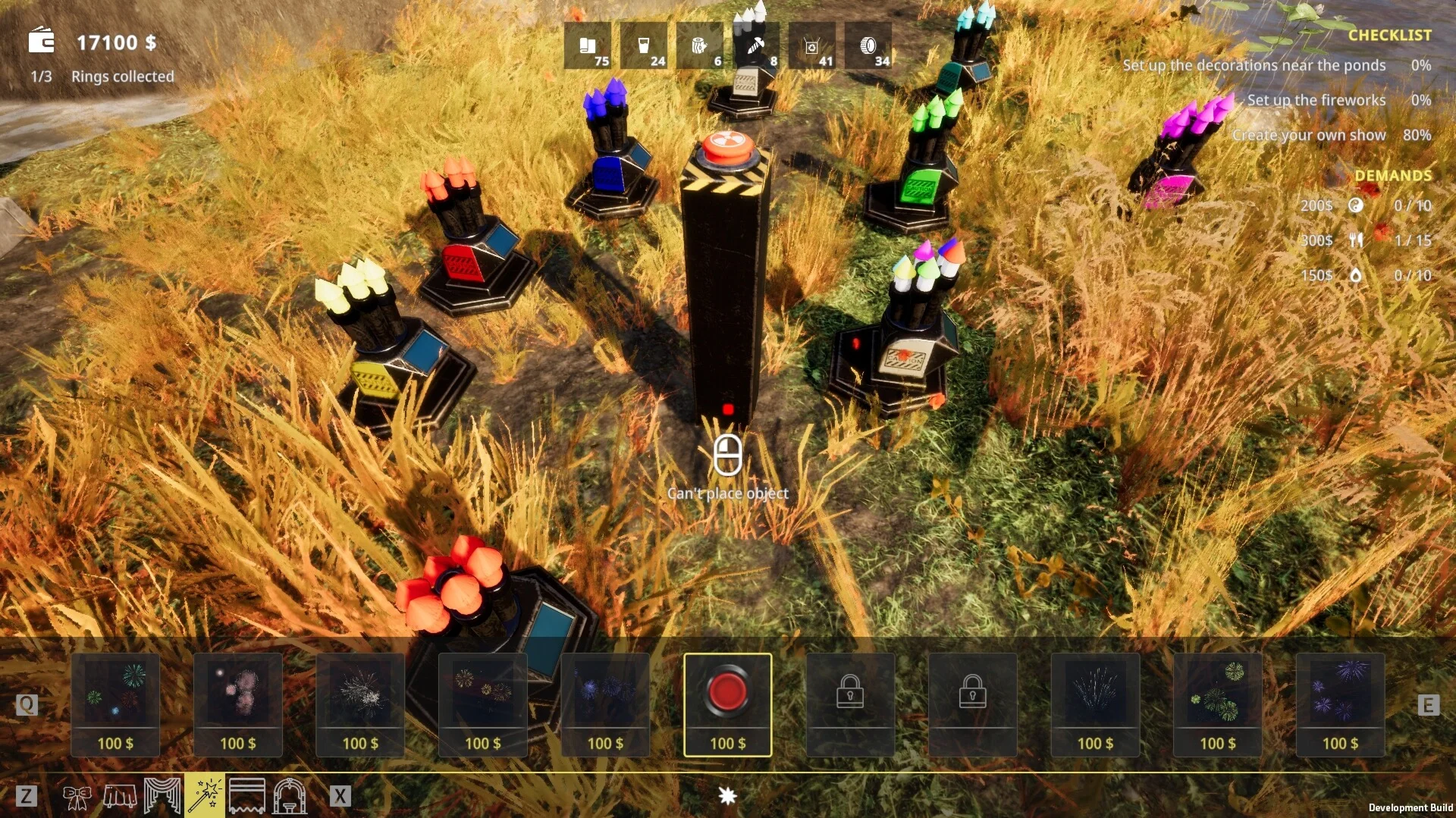
Task: Select the magic wand fireworks category
Action: pyautogui.click(x=204, y=796)
